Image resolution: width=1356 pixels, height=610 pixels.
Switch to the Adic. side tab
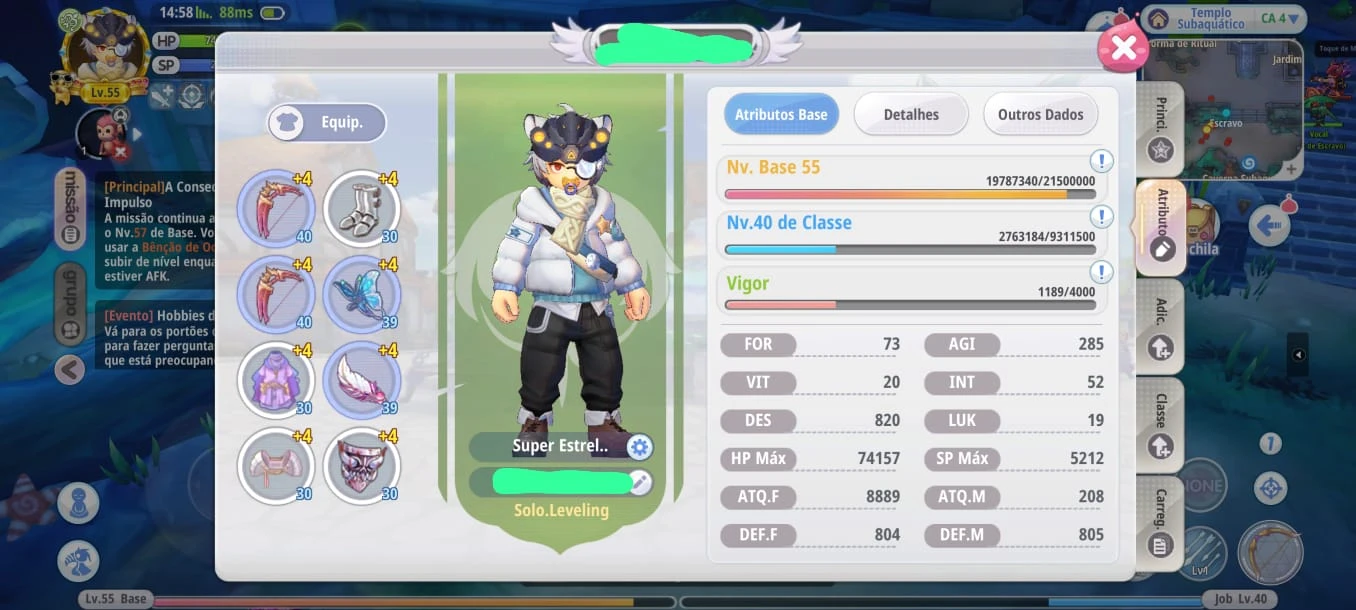1160,328
